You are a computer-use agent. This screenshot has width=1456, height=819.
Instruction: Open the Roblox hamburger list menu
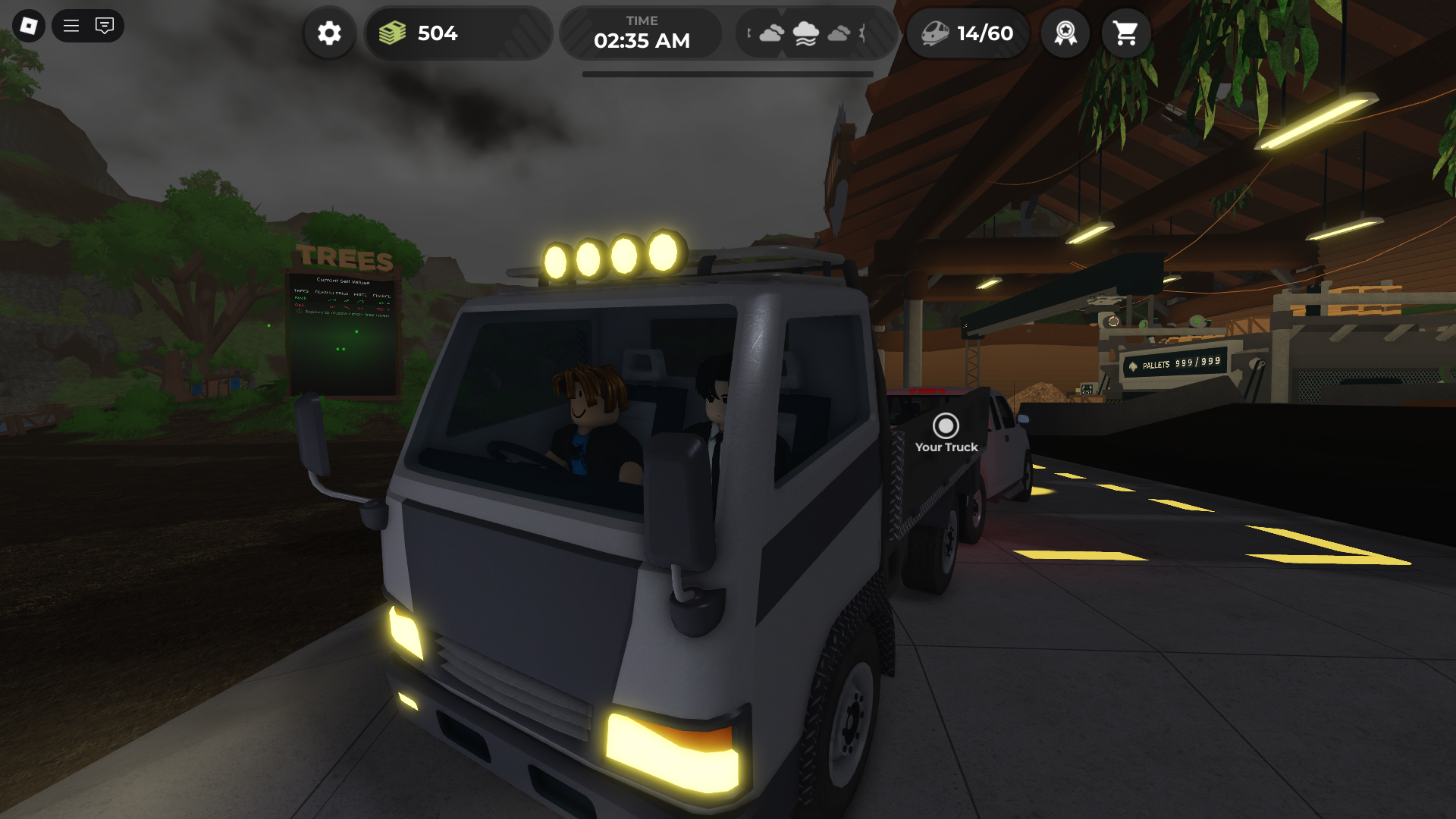coord(71,26)
